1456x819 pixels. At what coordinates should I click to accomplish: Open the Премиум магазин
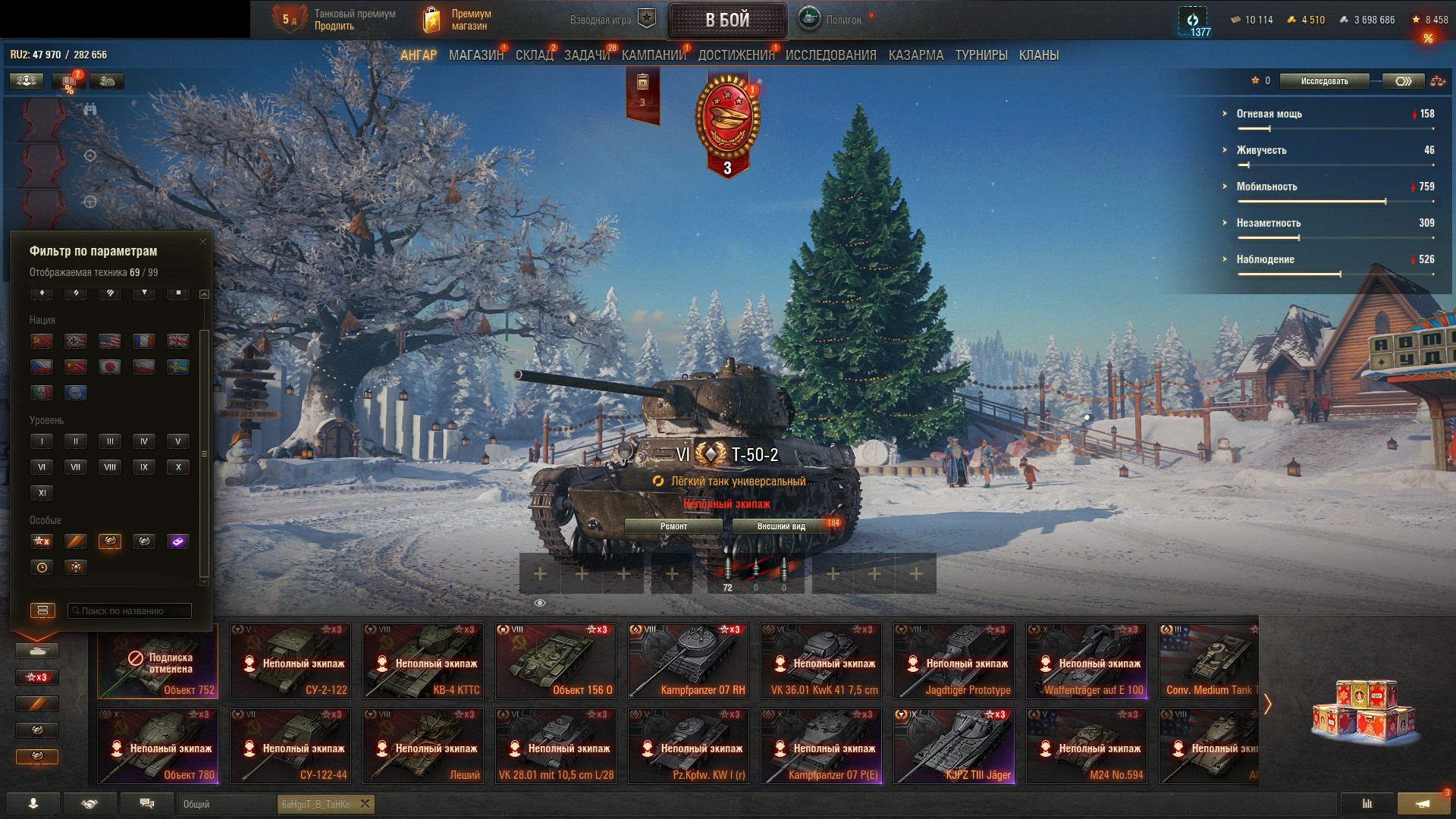click(x=457, y=20)
